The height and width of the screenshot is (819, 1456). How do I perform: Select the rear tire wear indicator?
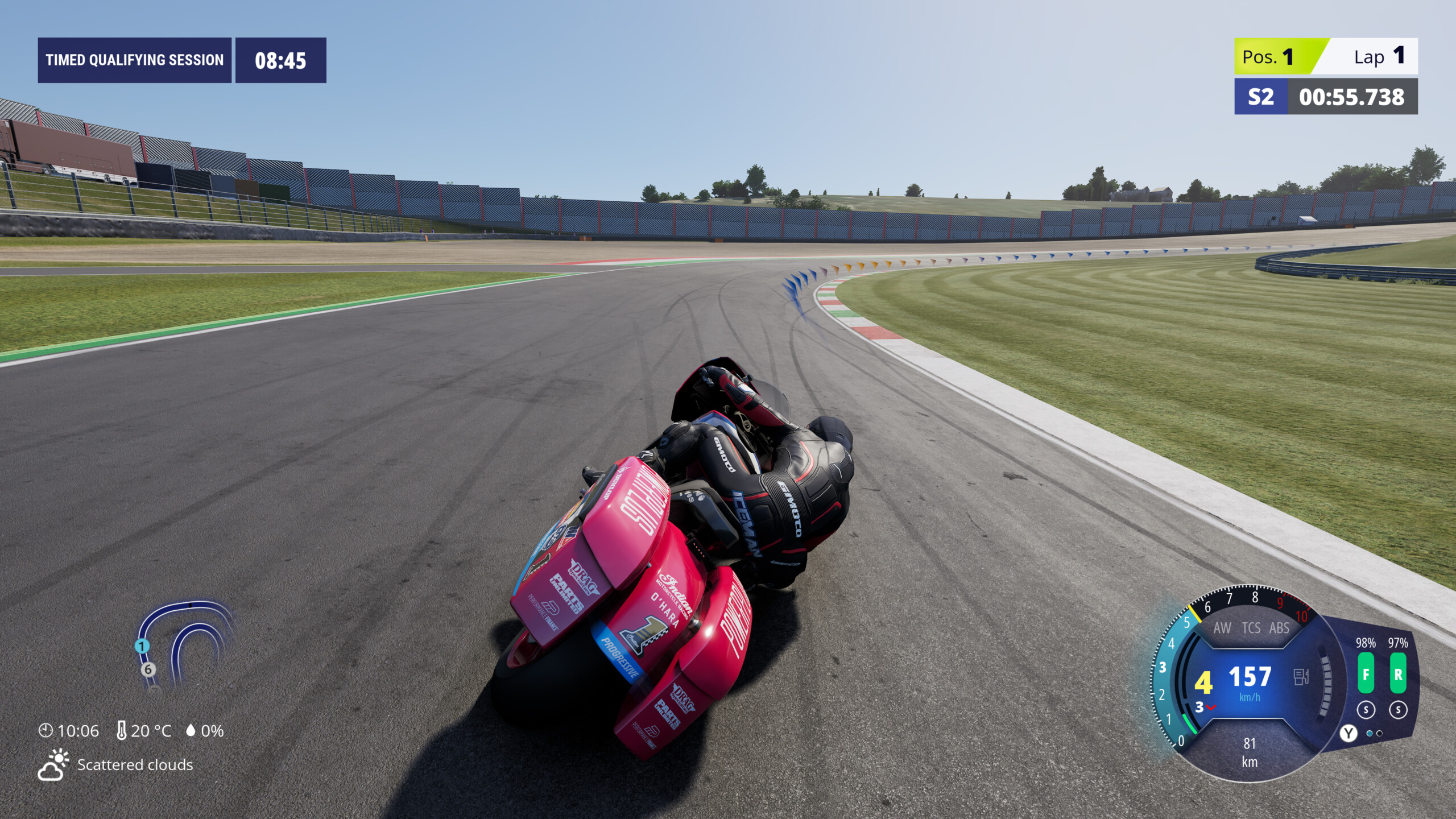pos(1398,673)
